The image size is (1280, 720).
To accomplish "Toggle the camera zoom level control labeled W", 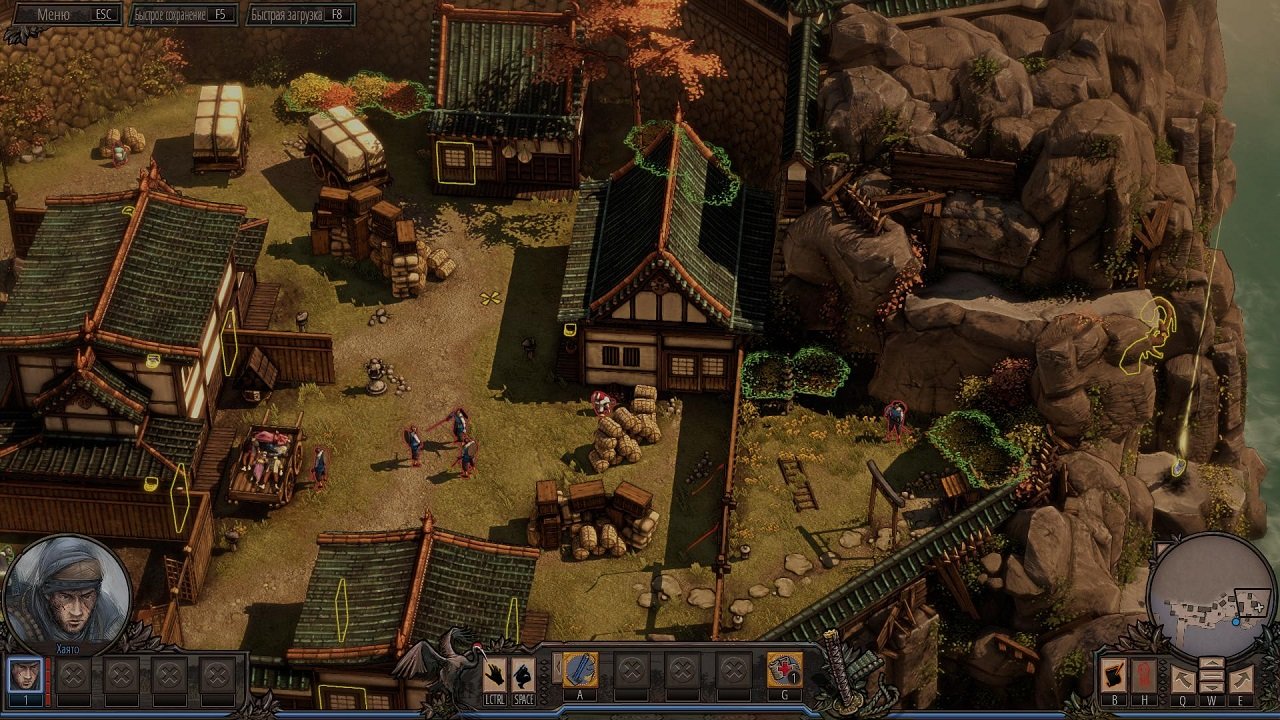I will click(1212, 675).
